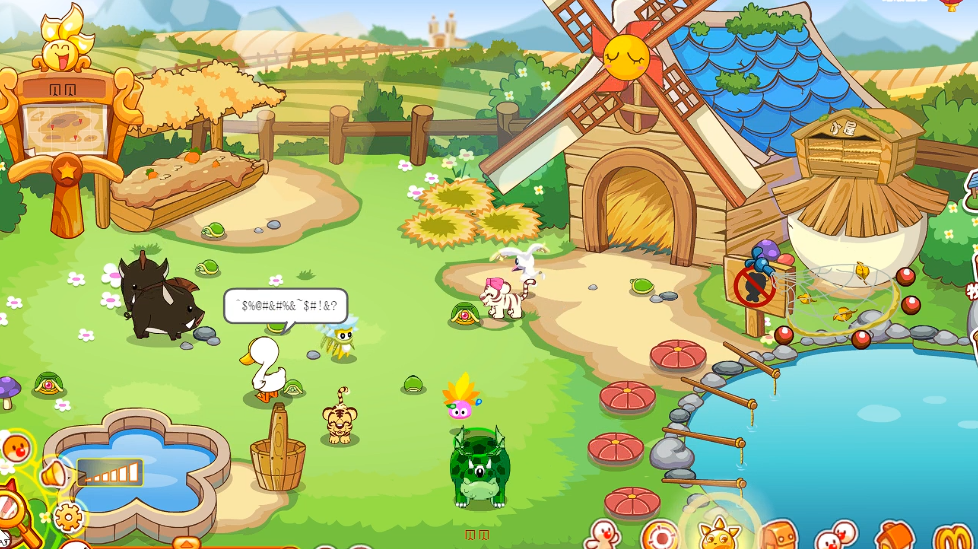Expand the bottom bar with orange arrow

tap(186, 544)
